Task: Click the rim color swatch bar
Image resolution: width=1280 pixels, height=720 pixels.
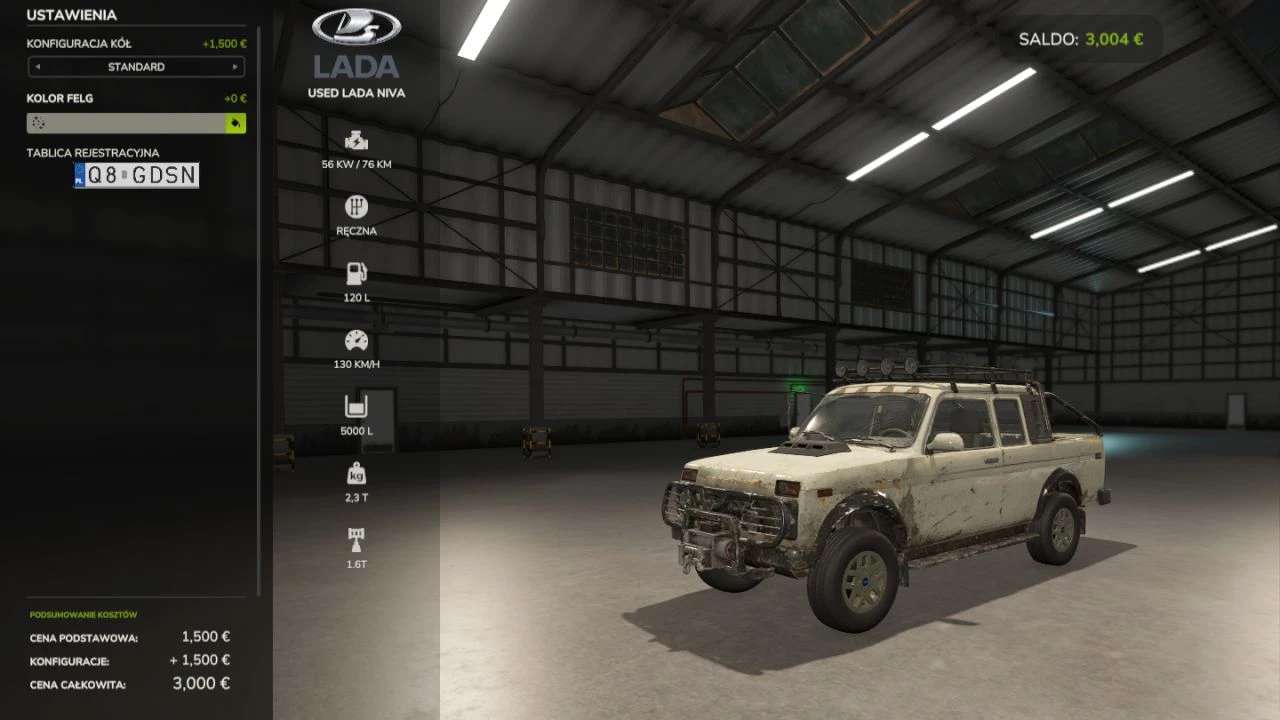Action: pyautogui.click(x=126, y=123)
